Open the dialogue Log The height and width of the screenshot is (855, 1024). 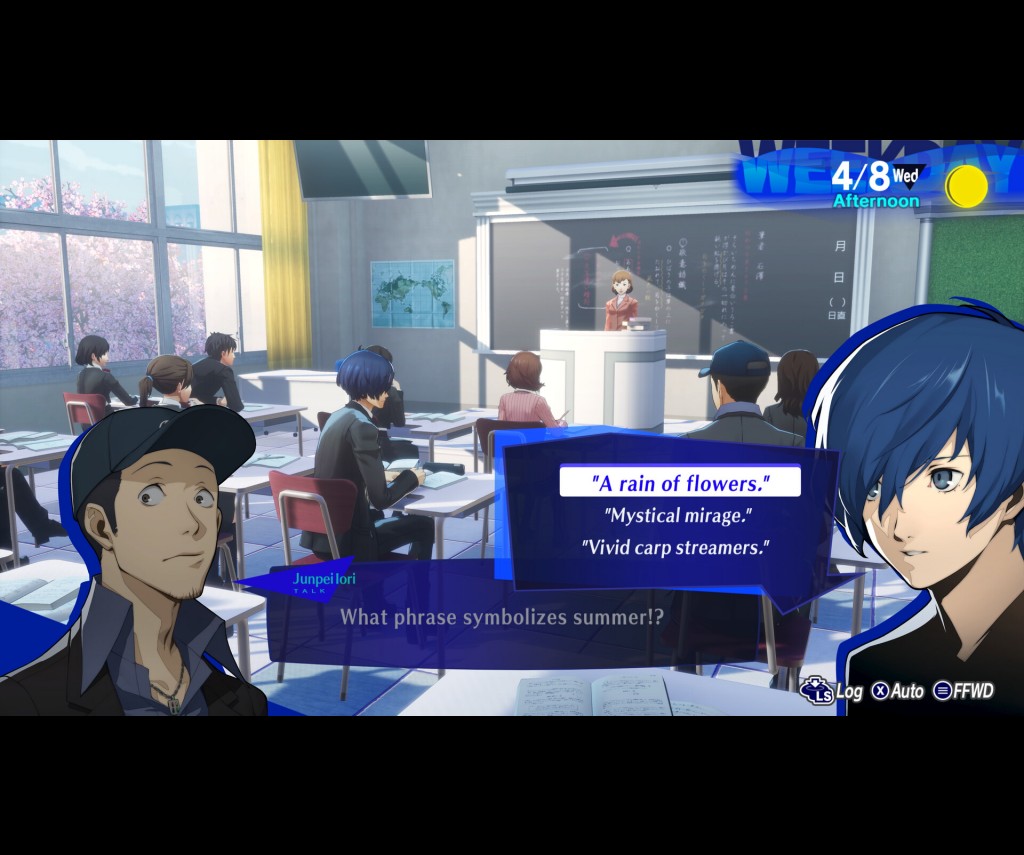click(x=832, y=690)
